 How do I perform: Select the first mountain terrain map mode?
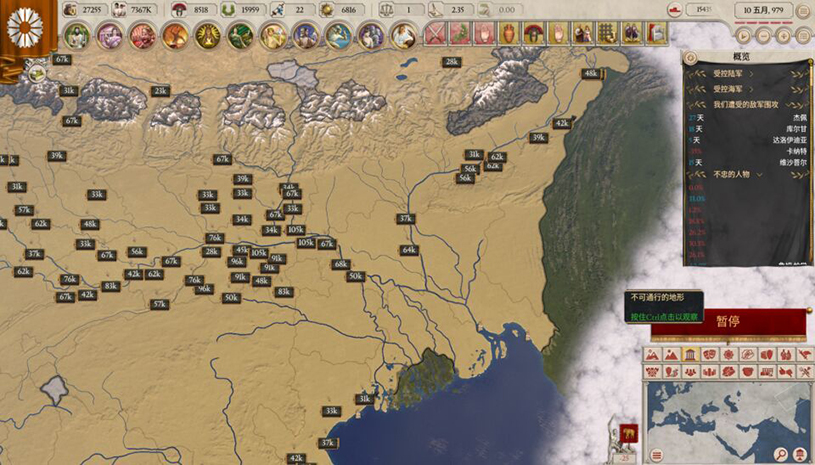coord(653,355)
